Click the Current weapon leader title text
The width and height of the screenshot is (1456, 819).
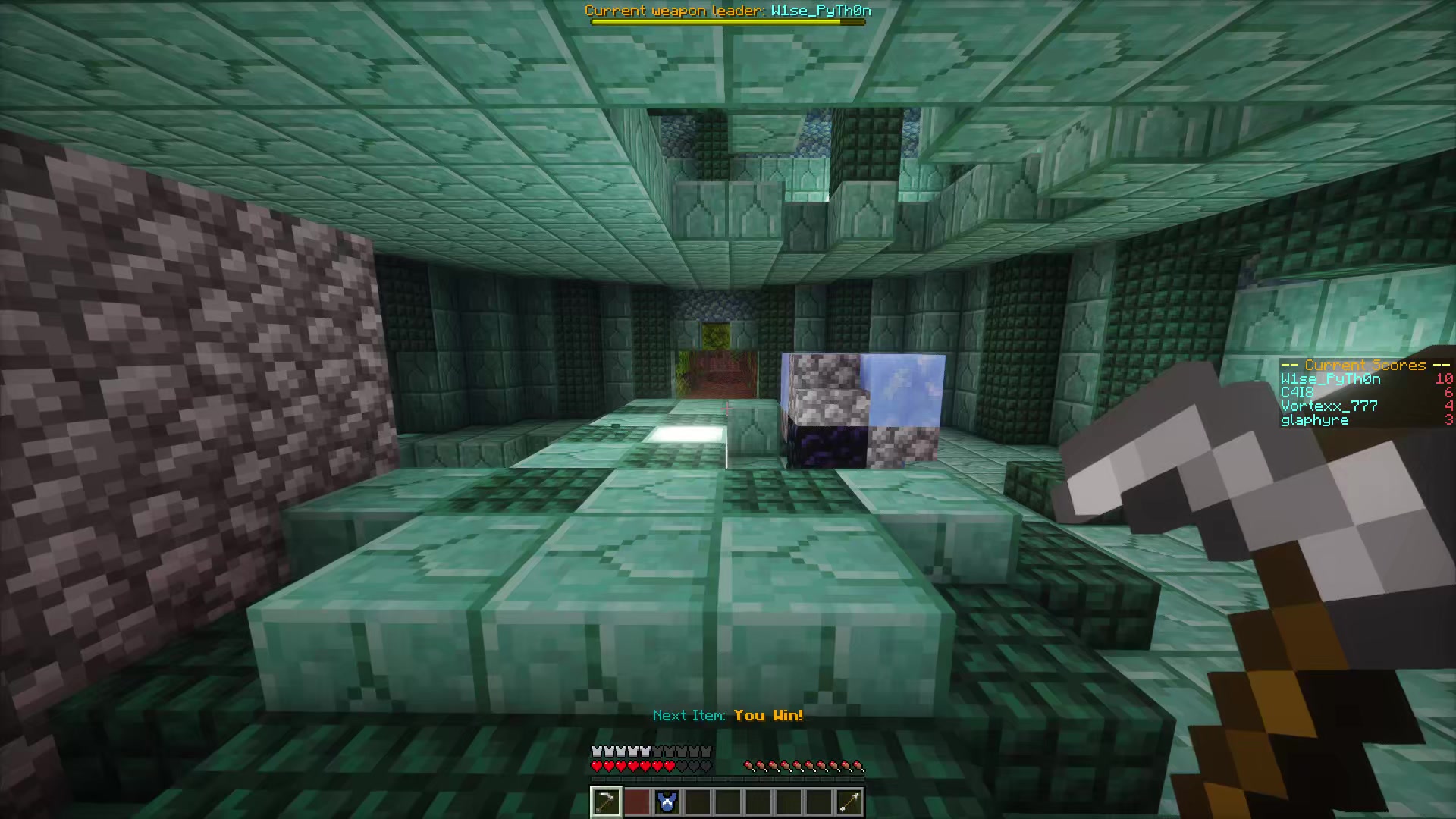[x=727, y=11]
